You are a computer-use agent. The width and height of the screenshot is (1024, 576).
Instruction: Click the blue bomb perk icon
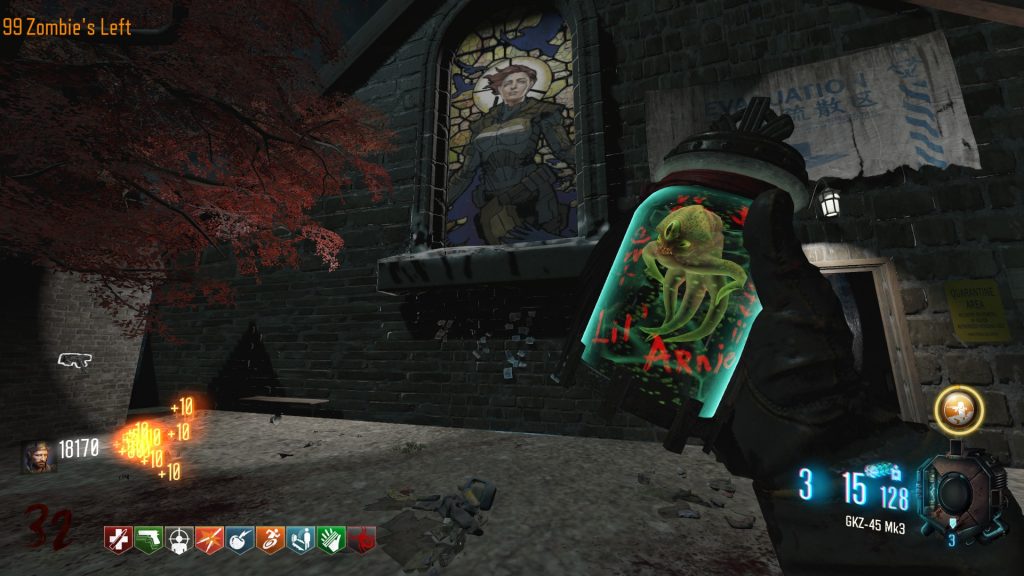pyautogui.click(x=240, y=539)
